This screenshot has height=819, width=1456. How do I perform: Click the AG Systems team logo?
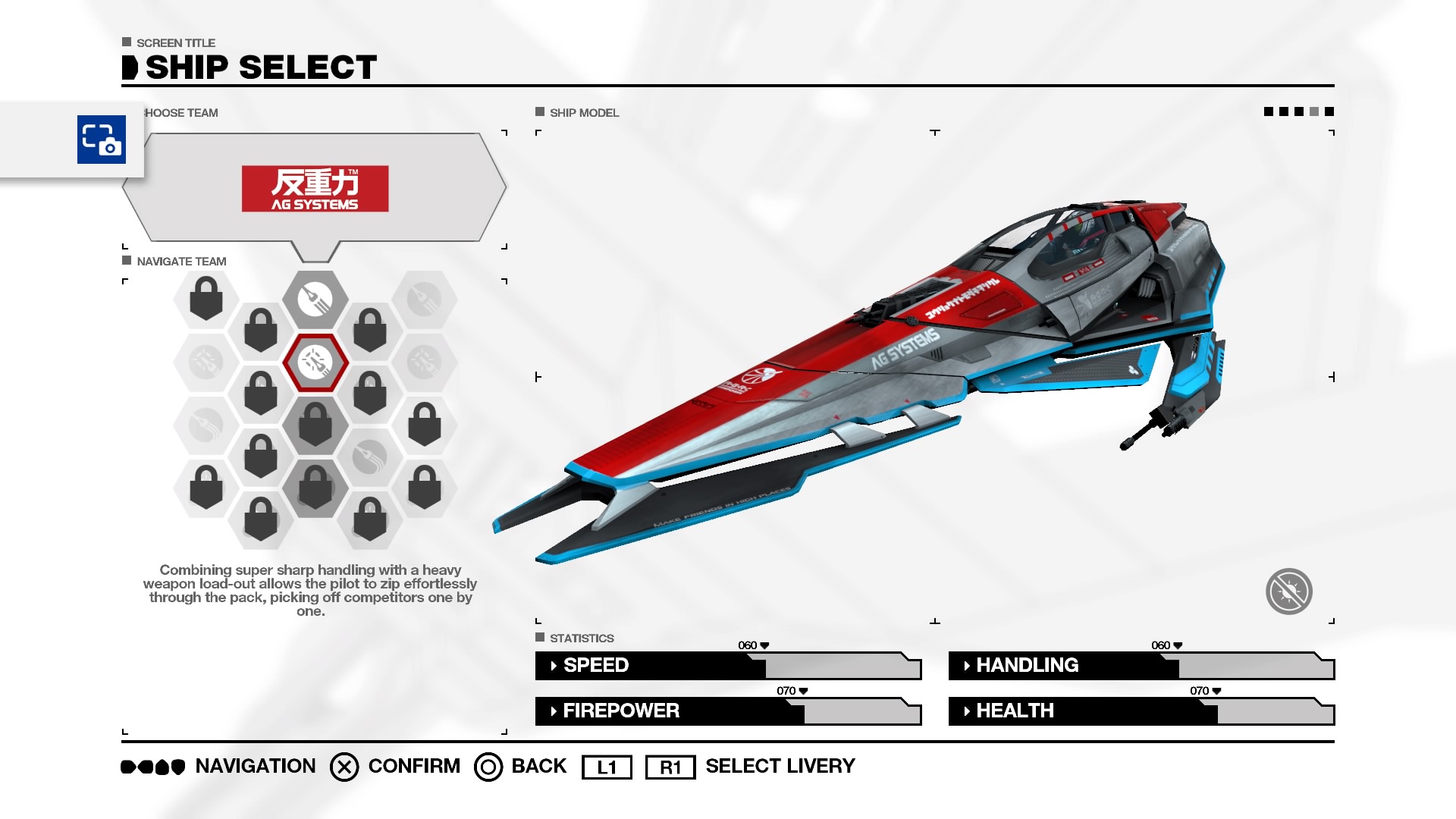coord(315,189)
